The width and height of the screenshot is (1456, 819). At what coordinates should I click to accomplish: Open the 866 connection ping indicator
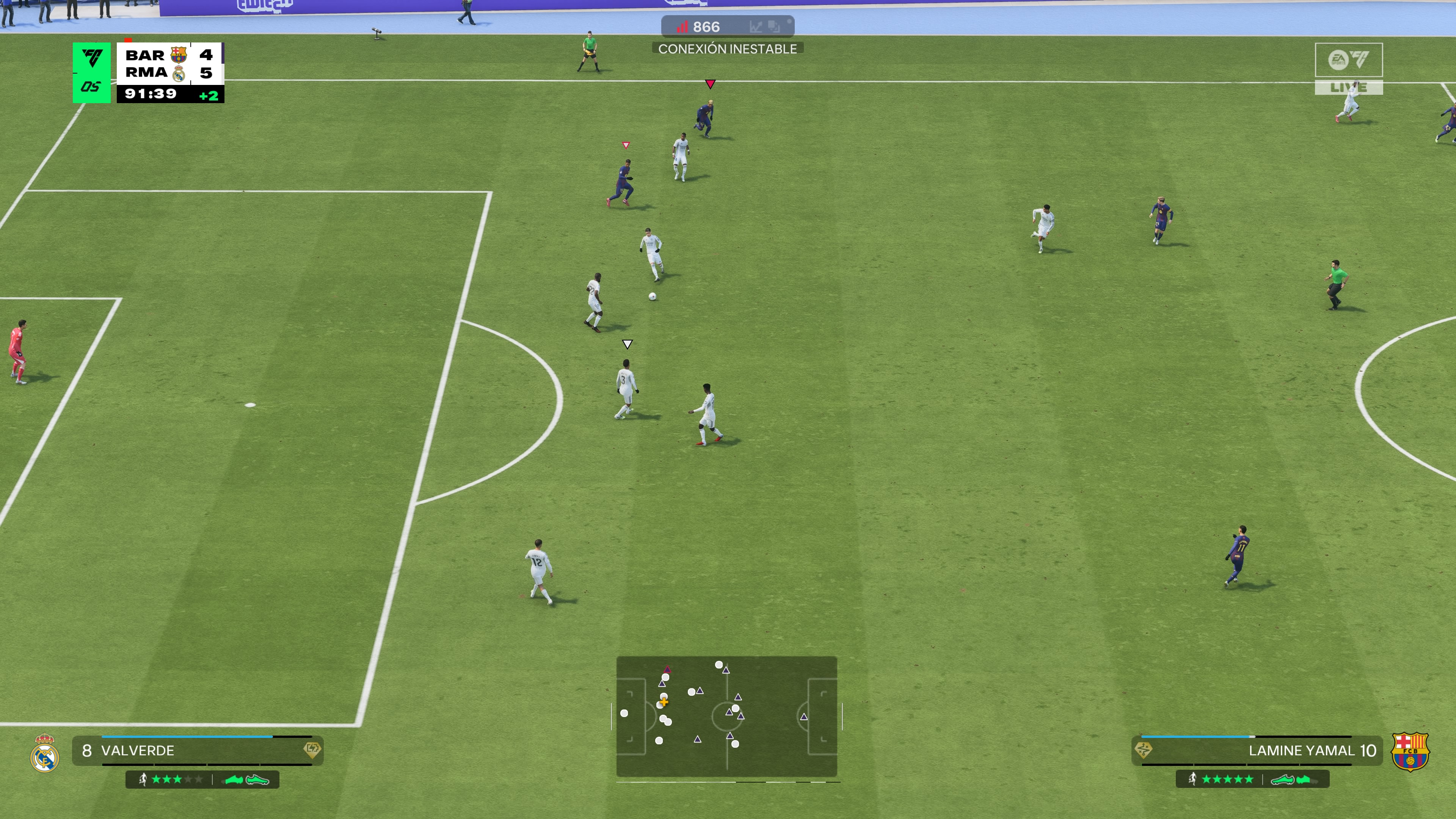click(x=727, y=27)
